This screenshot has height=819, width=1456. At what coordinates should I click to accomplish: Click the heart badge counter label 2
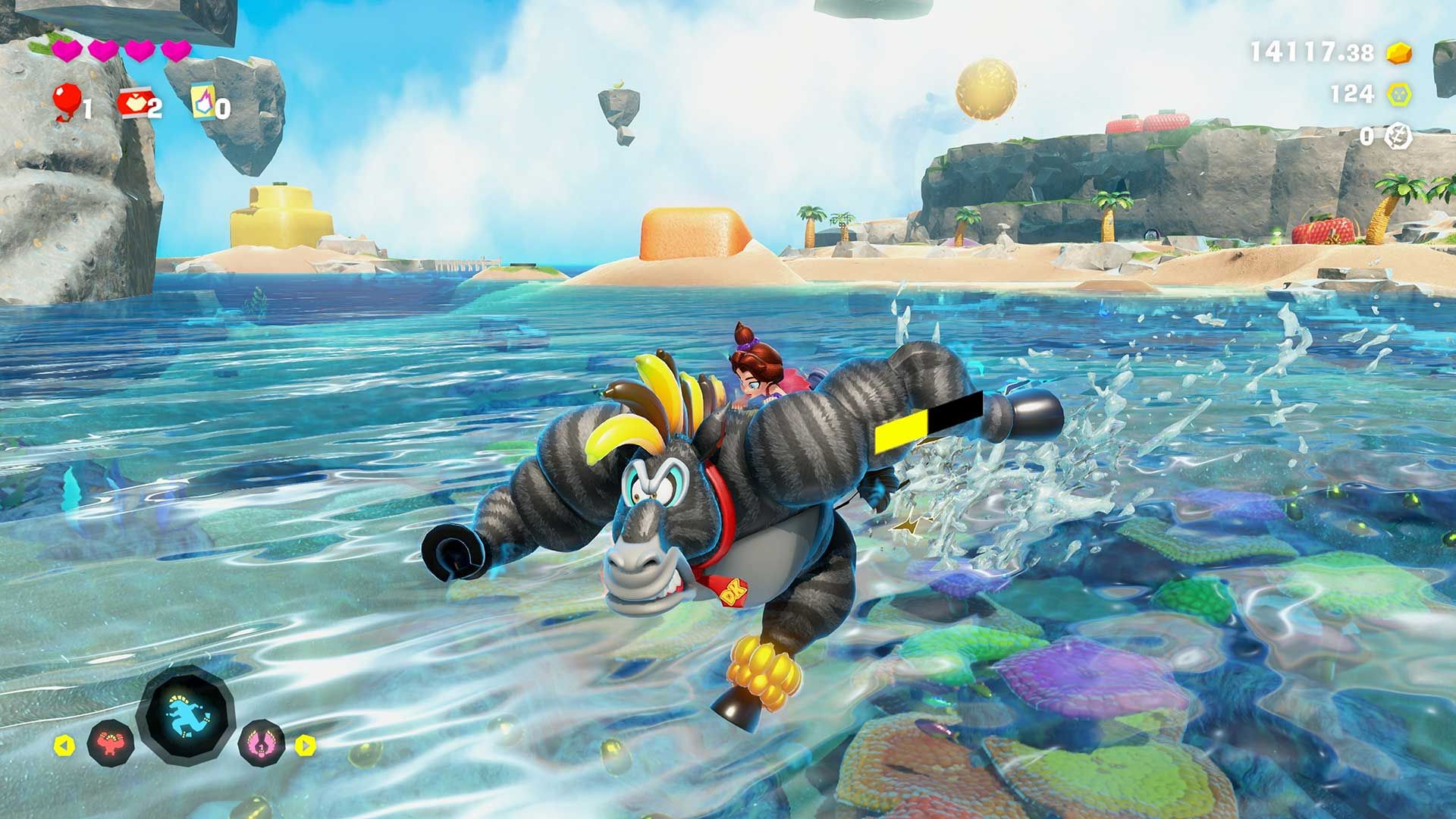click(155, 108)
